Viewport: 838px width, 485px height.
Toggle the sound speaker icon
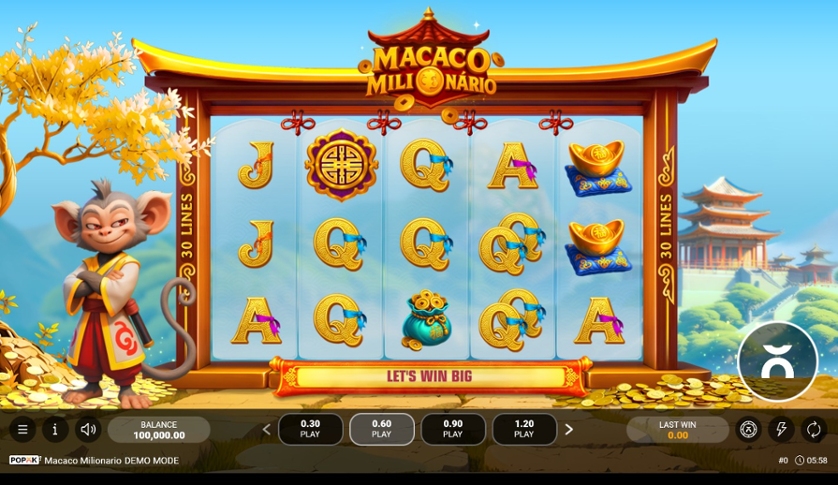click(x=88, y=430)
